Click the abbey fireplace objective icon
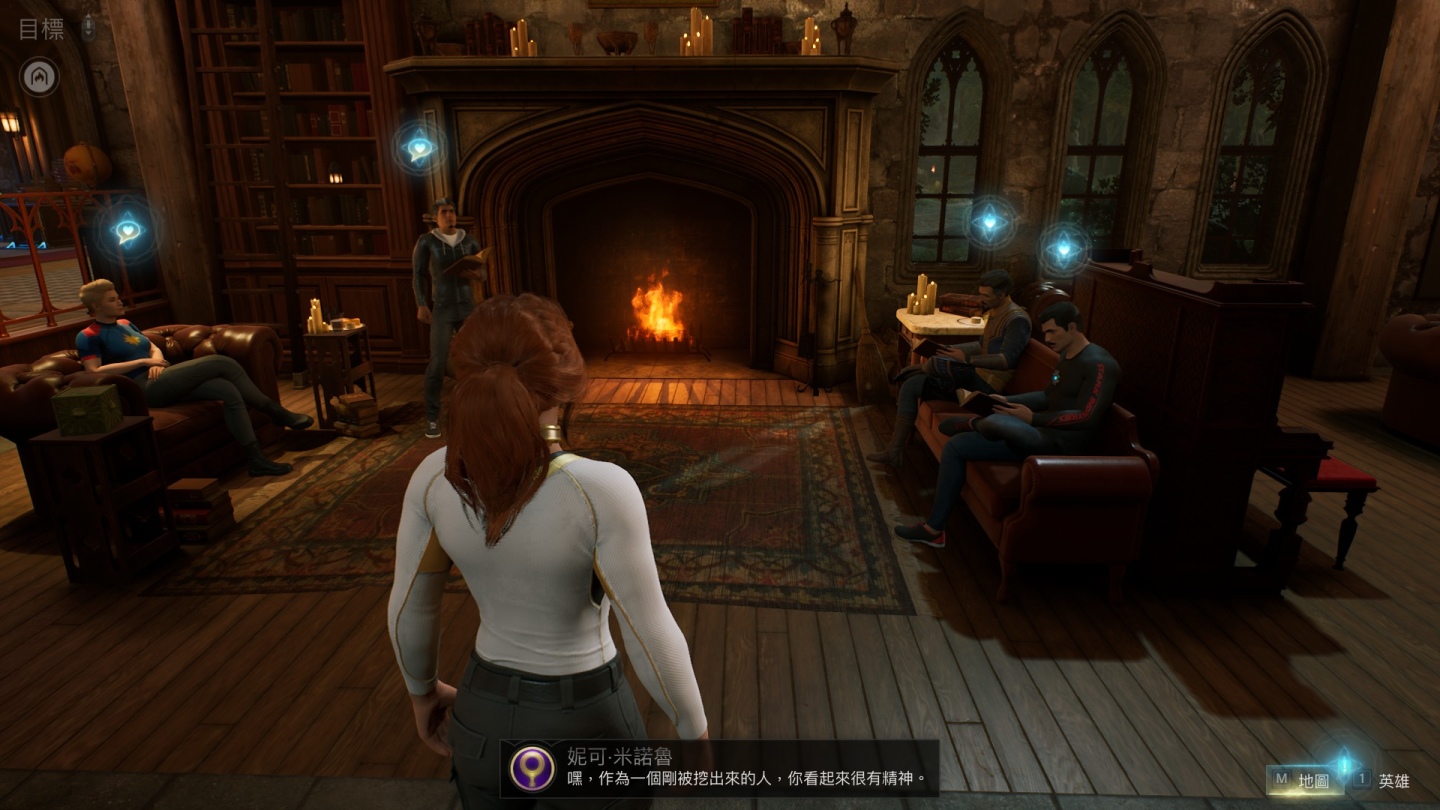This screenshot has height=810, width=1440. pos(40,77)
